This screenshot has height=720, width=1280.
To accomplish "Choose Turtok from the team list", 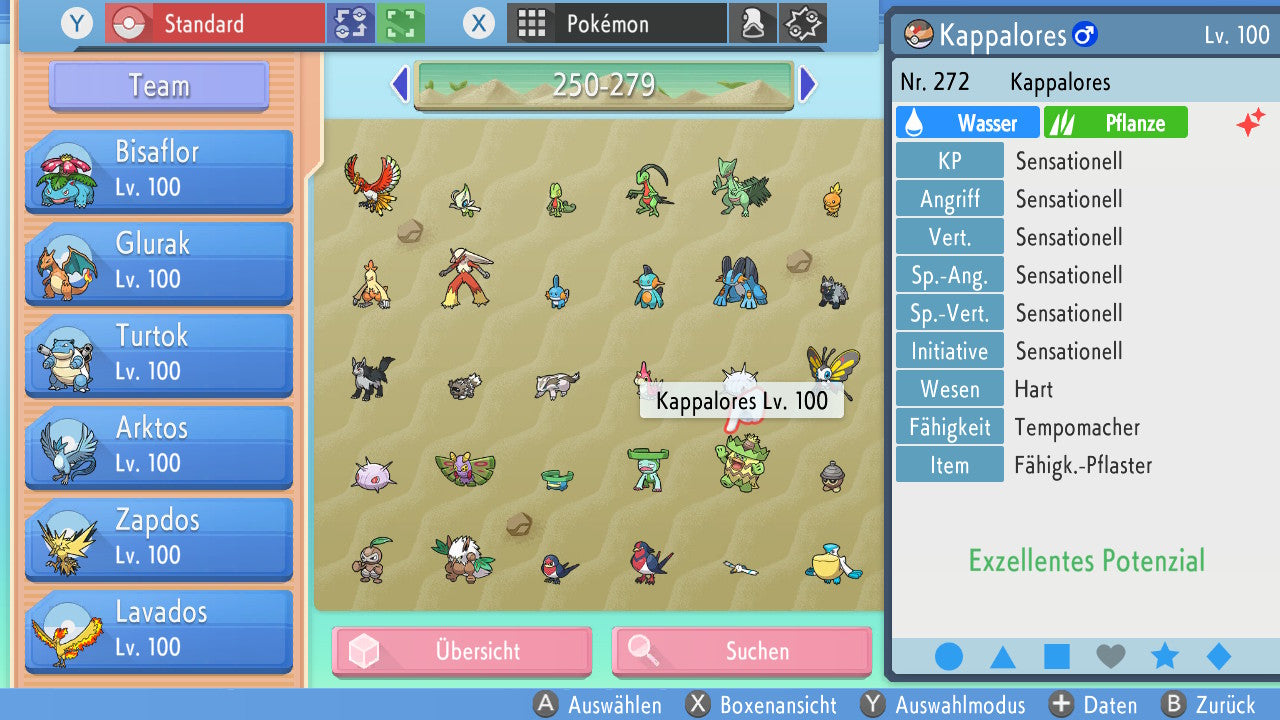I will click(159, 354).
